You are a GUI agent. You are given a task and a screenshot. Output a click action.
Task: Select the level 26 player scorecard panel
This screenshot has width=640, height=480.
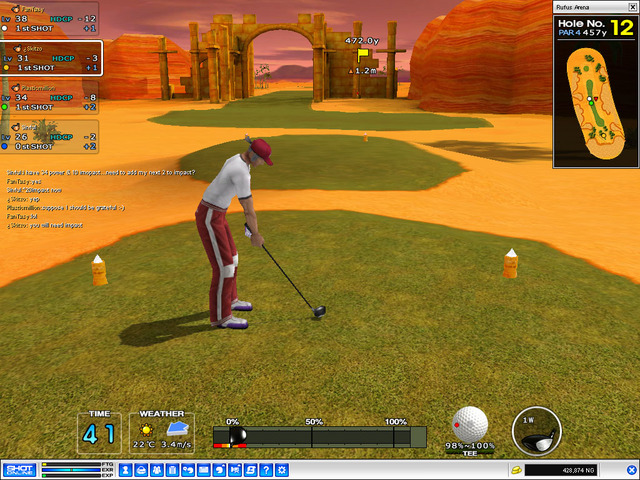(50, 137)
